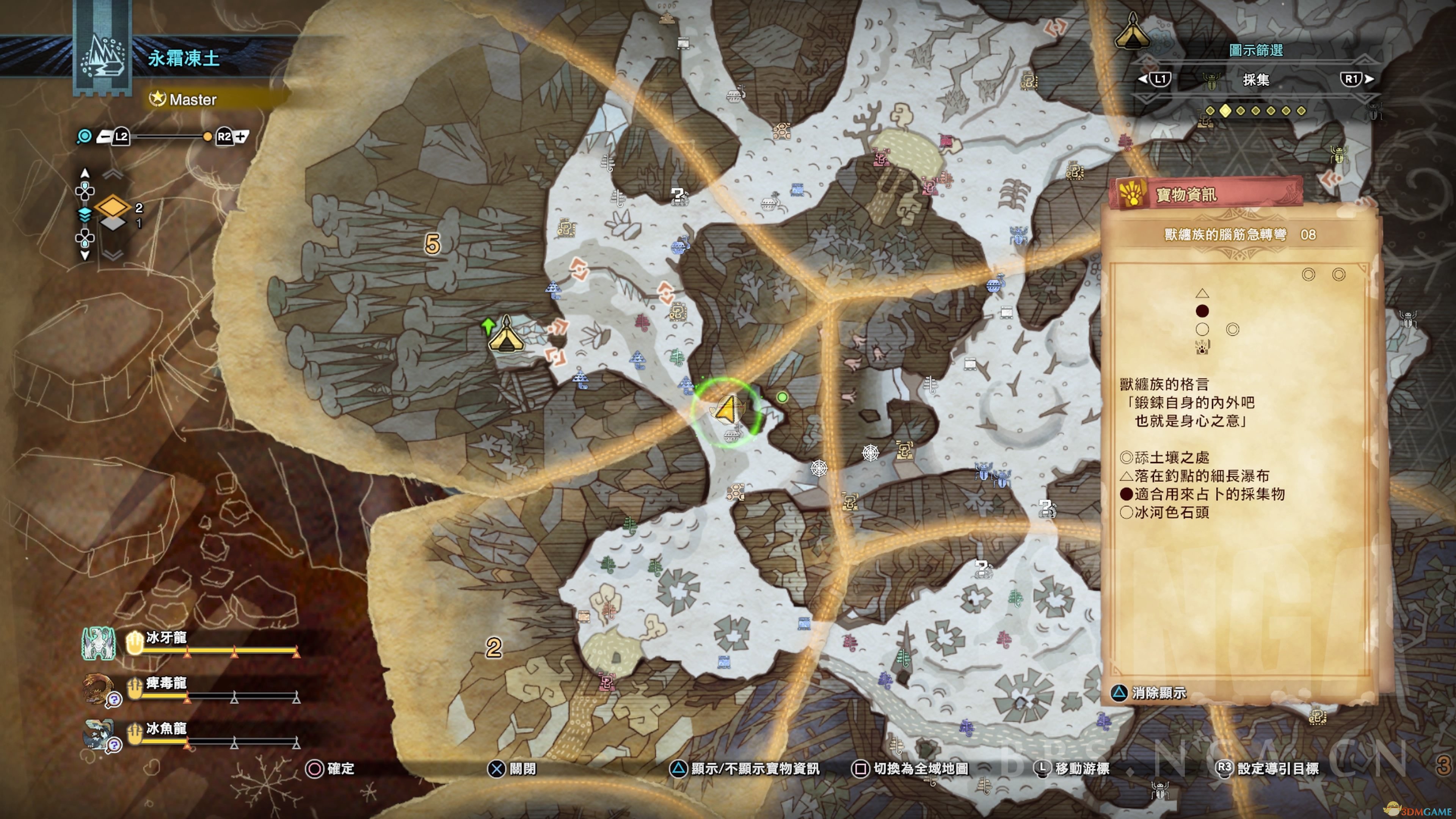
Task: Select the highlighted floor 2 layer diamond
Action: 113,207
